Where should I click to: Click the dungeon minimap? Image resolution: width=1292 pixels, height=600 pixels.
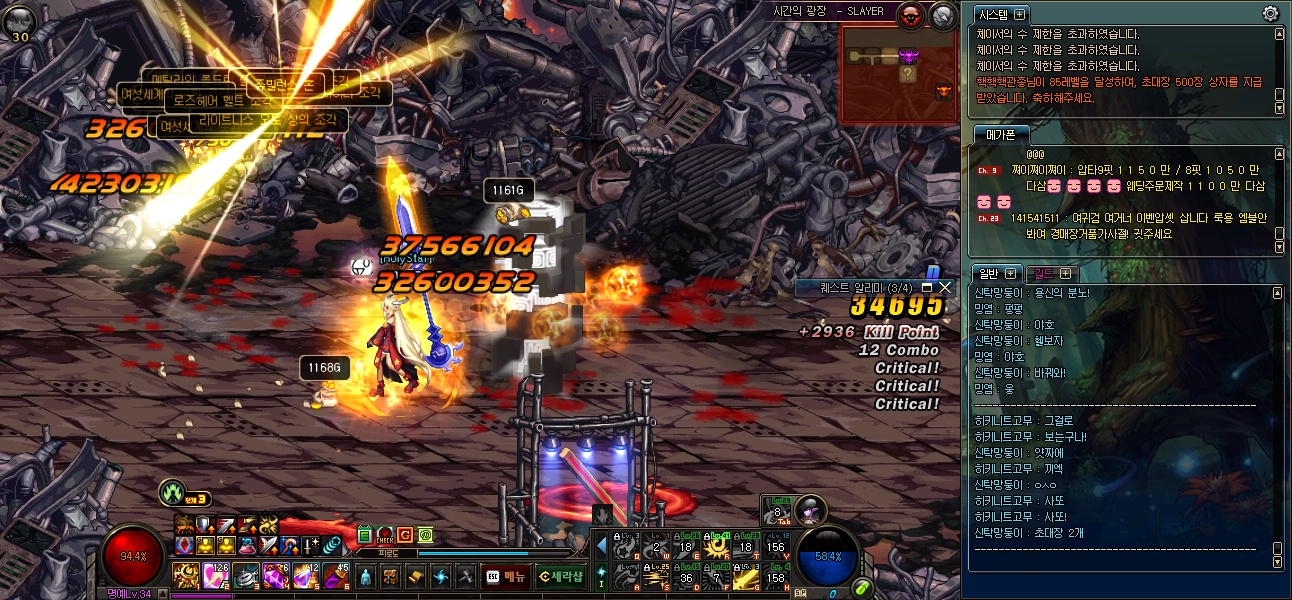pyautogui.click(x=898, y=73)
